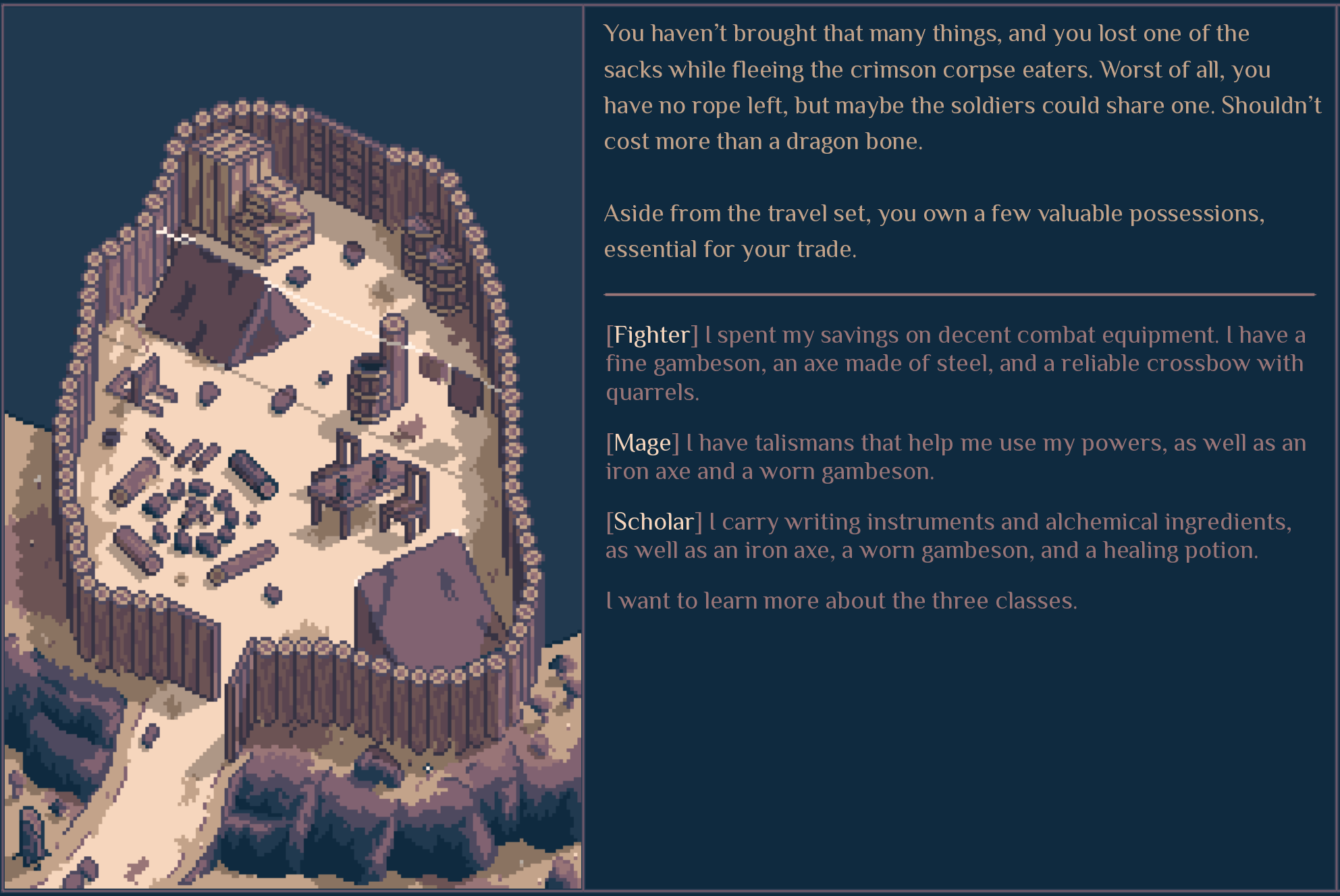Viewport: 1340px width, 896px height.
Task: Click the [Scholar] bracketed label text
Action: (653, 521)
